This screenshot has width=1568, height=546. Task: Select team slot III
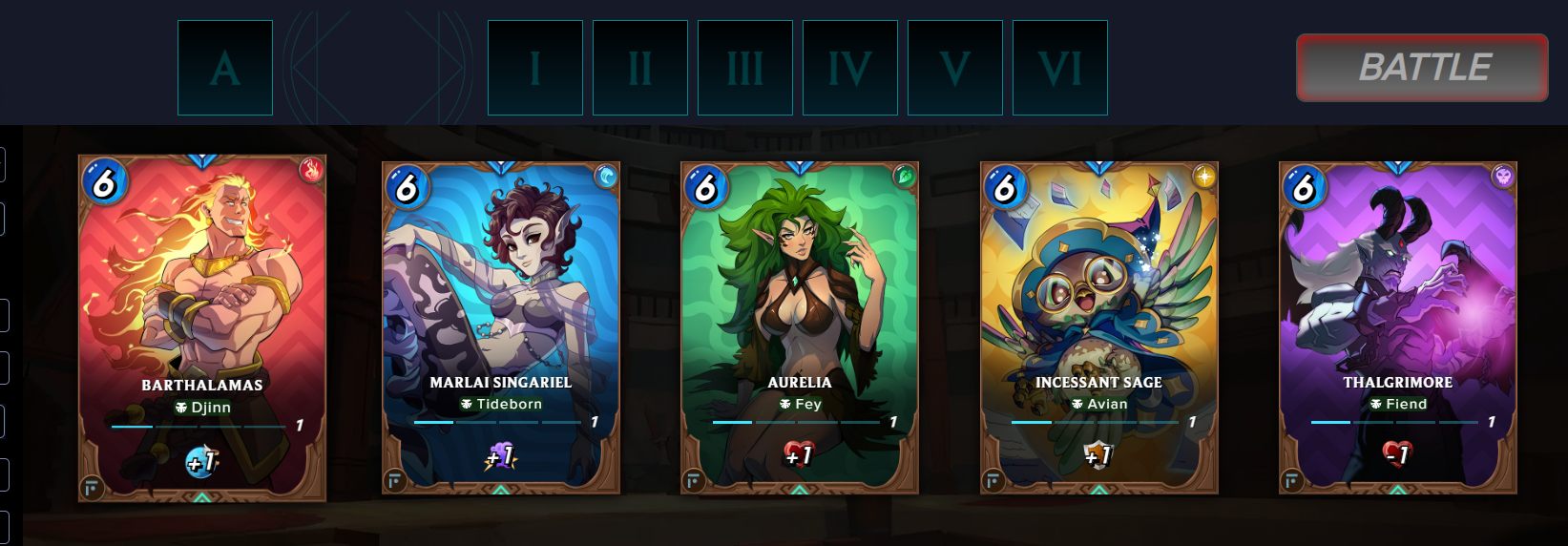point(745,68)
